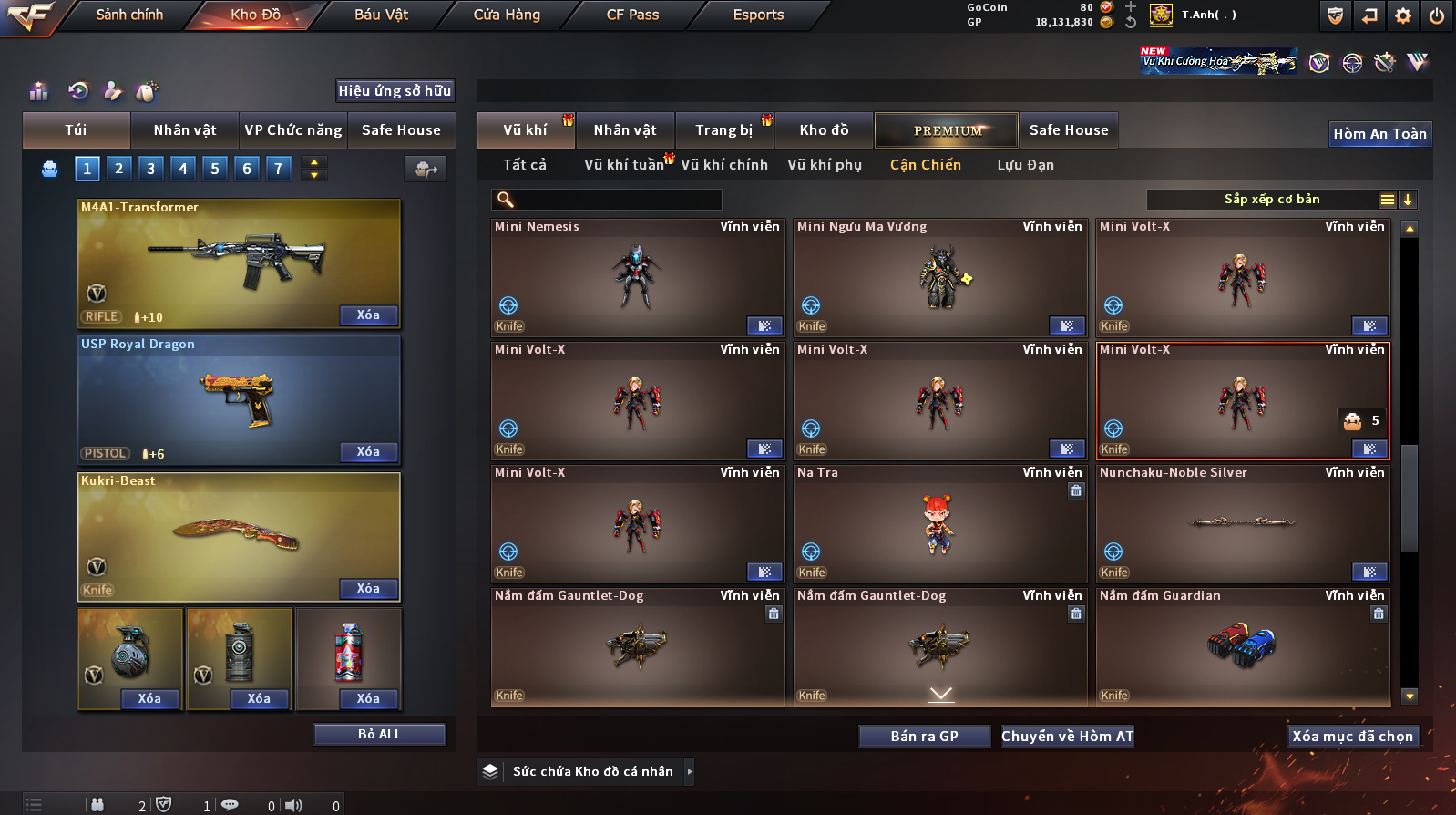Select the Cận Chiến melee filter
1456x815 pixels.
coord(925,165)
